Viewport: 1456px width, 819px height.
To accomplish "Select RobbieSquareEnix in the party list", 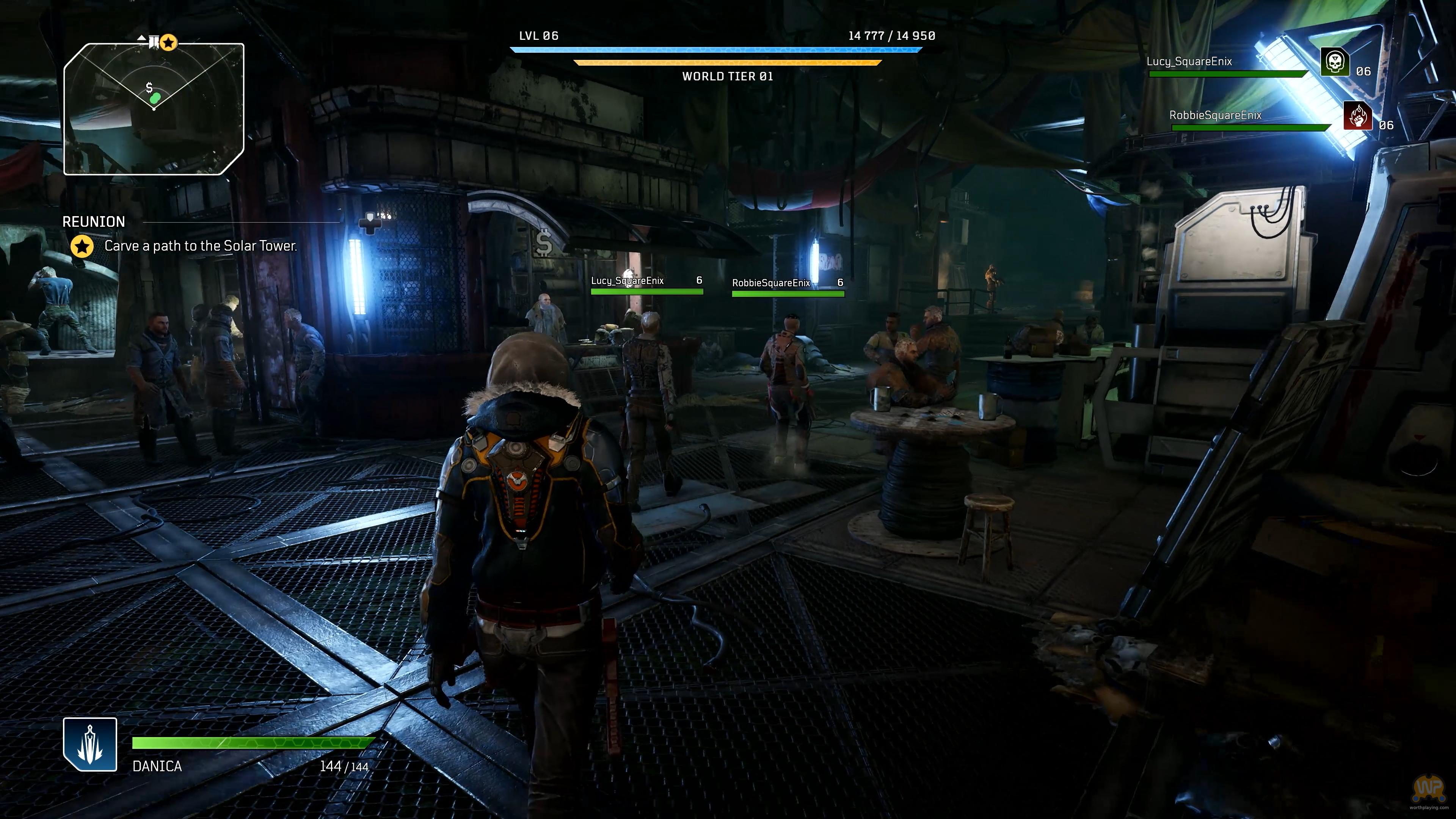I will [1215, 115].
